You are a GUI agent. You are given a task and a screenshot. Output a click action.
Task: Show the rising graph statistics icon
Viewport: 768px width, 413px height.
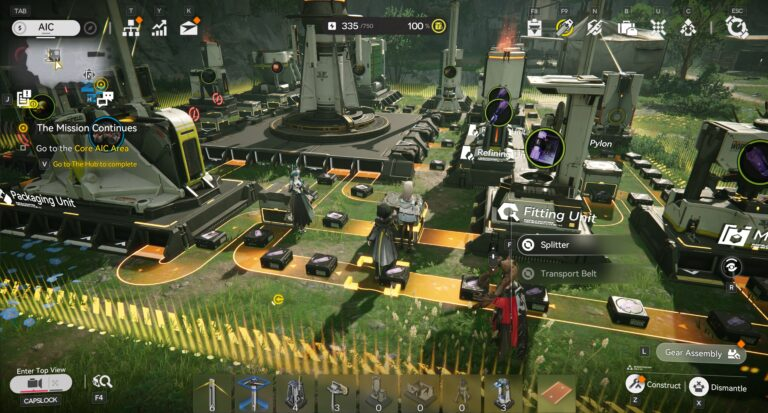[160, 28]
